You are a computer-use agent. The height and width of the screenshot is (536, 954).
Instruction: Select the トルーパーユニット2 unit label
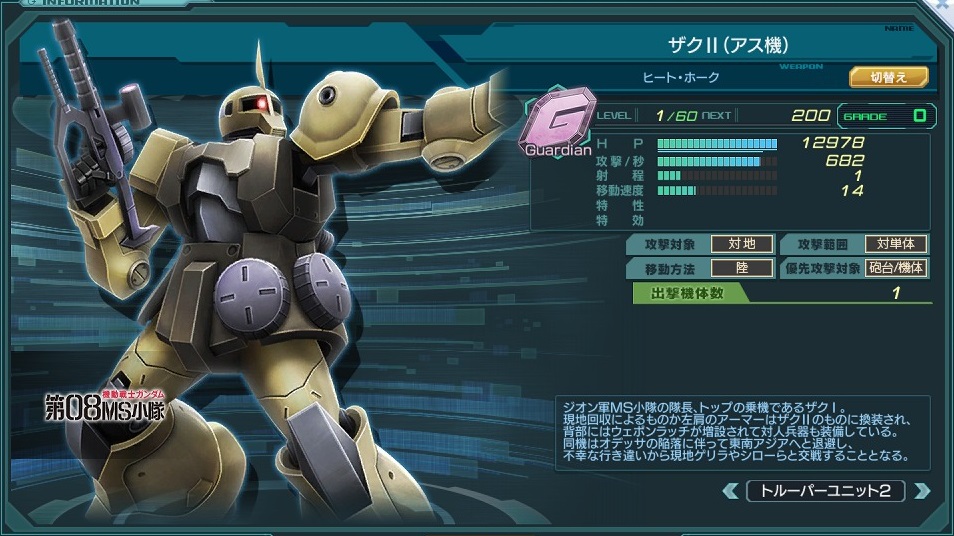[826, 491]
